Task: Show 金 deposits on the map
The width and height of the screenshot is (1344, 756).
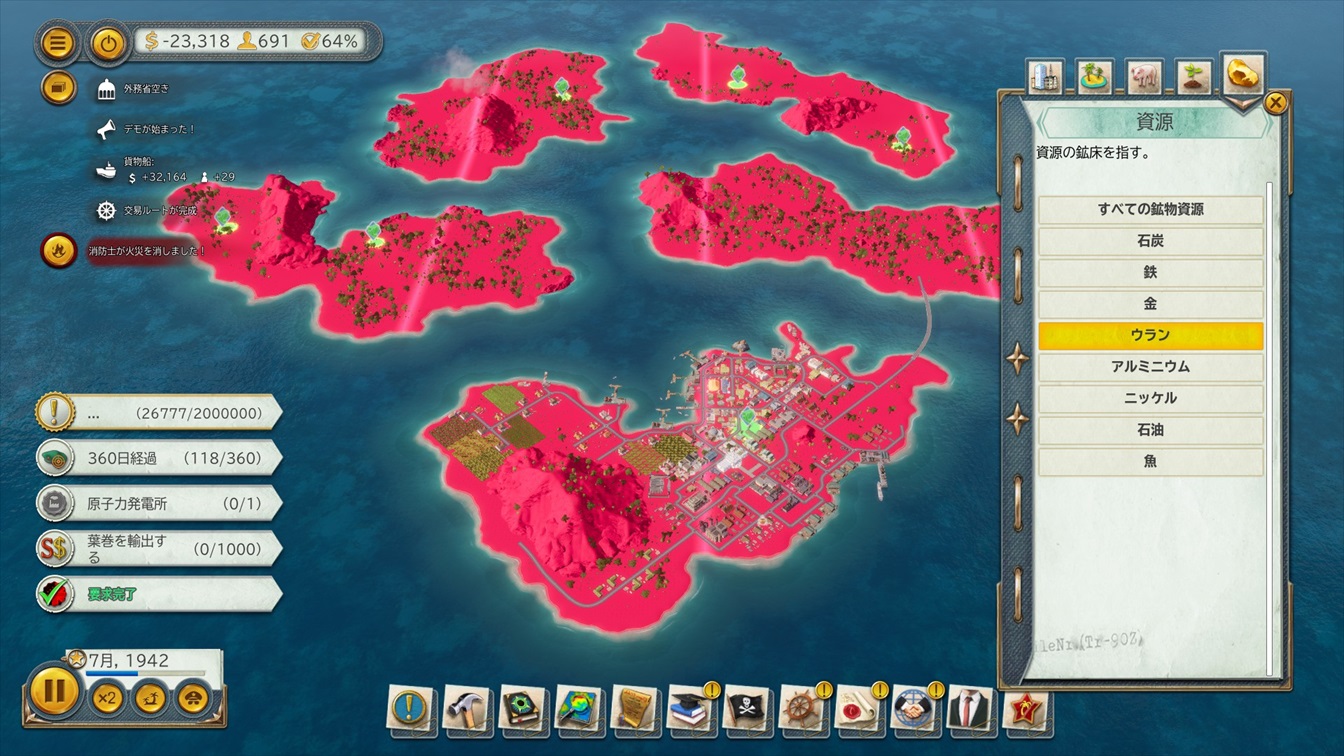Action: [1150, 304]
